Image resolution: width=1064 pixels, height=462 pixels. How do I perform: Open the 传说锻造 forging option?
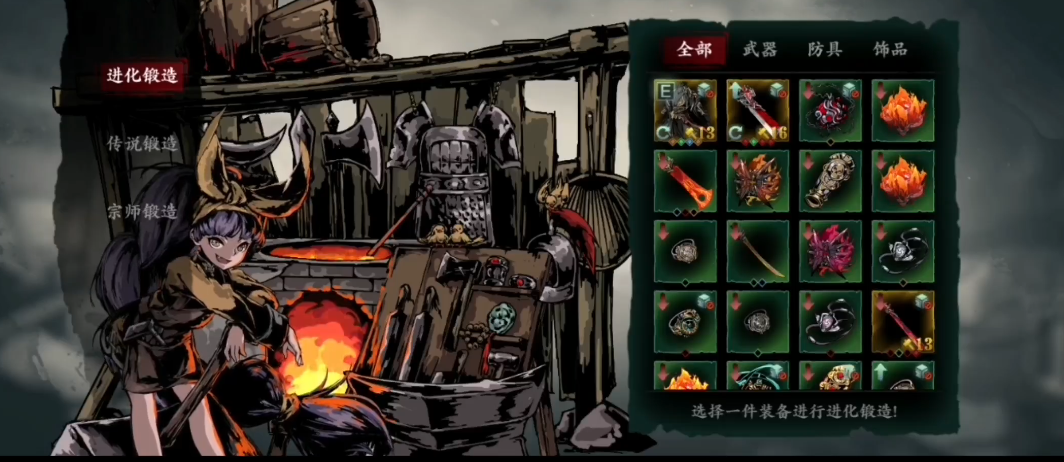coord(142,144)
